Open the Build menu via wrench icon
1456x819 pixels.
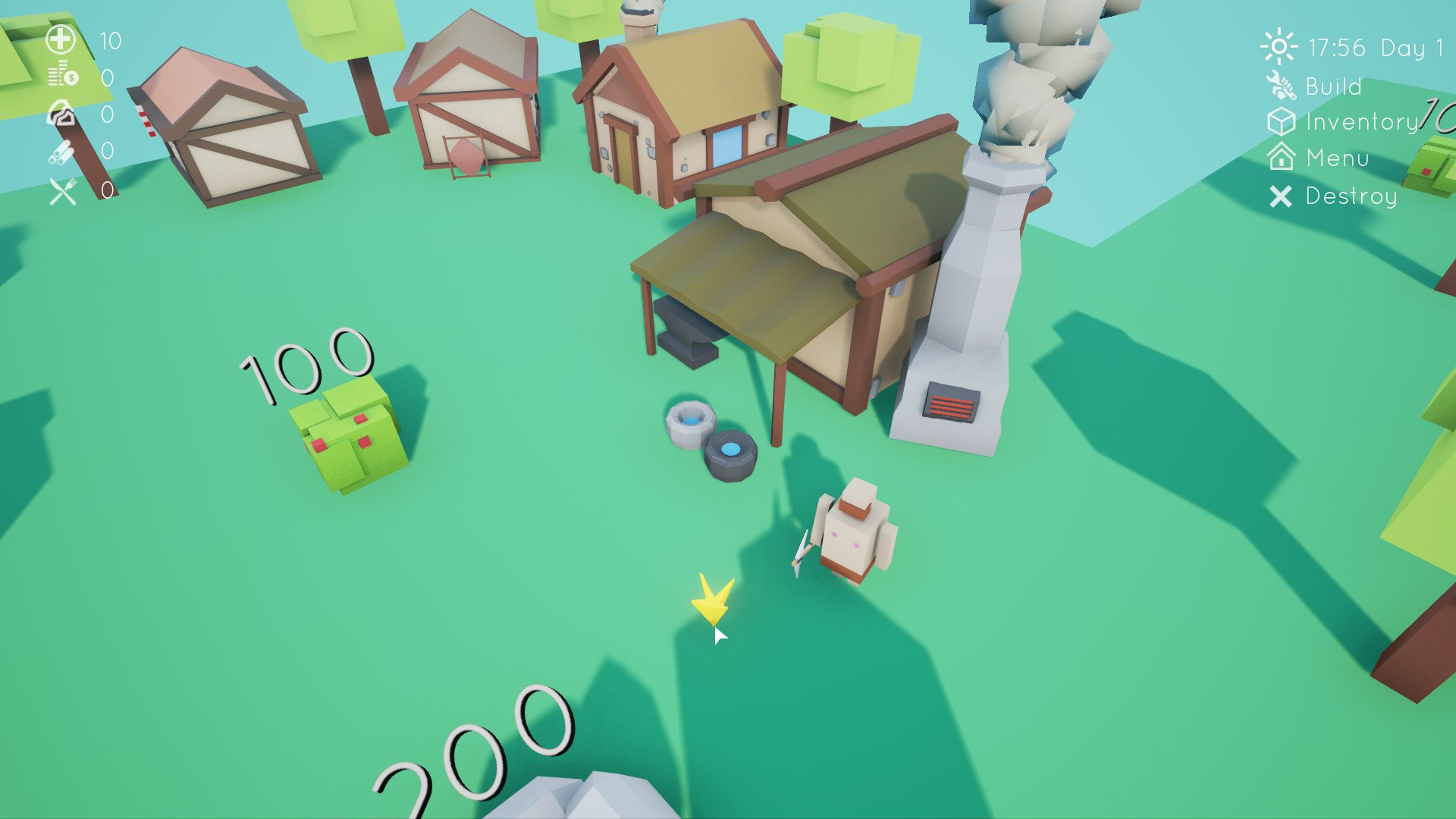click(1282, 86)
